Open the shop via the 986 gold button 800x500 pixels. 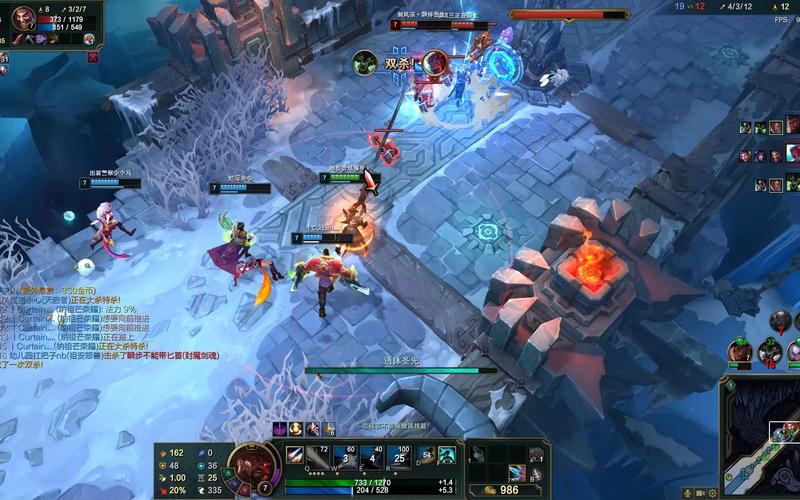coord(502,490)
